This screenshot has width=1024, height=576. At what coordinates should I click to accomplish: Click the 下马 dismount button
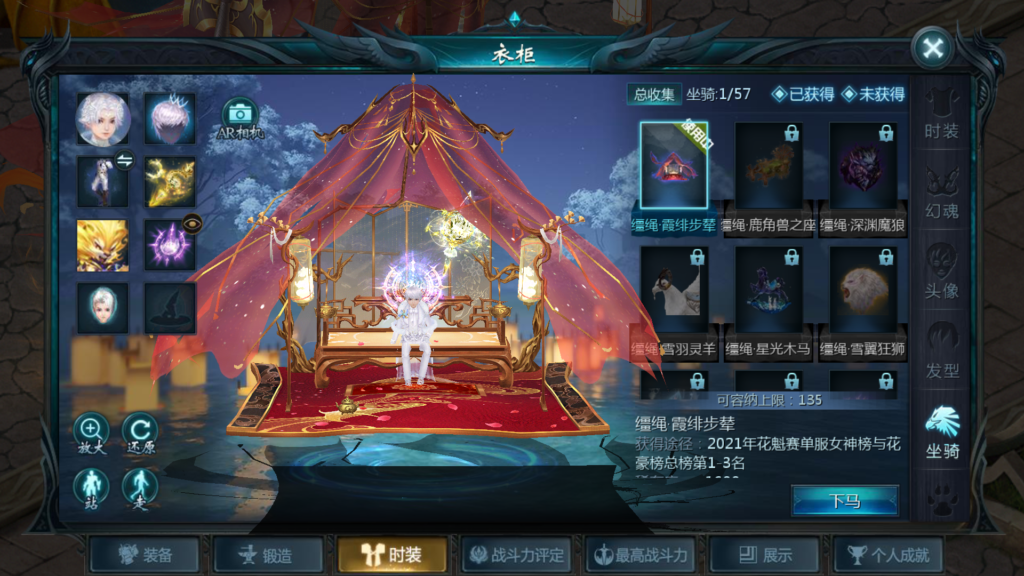[x=844, y=501]
